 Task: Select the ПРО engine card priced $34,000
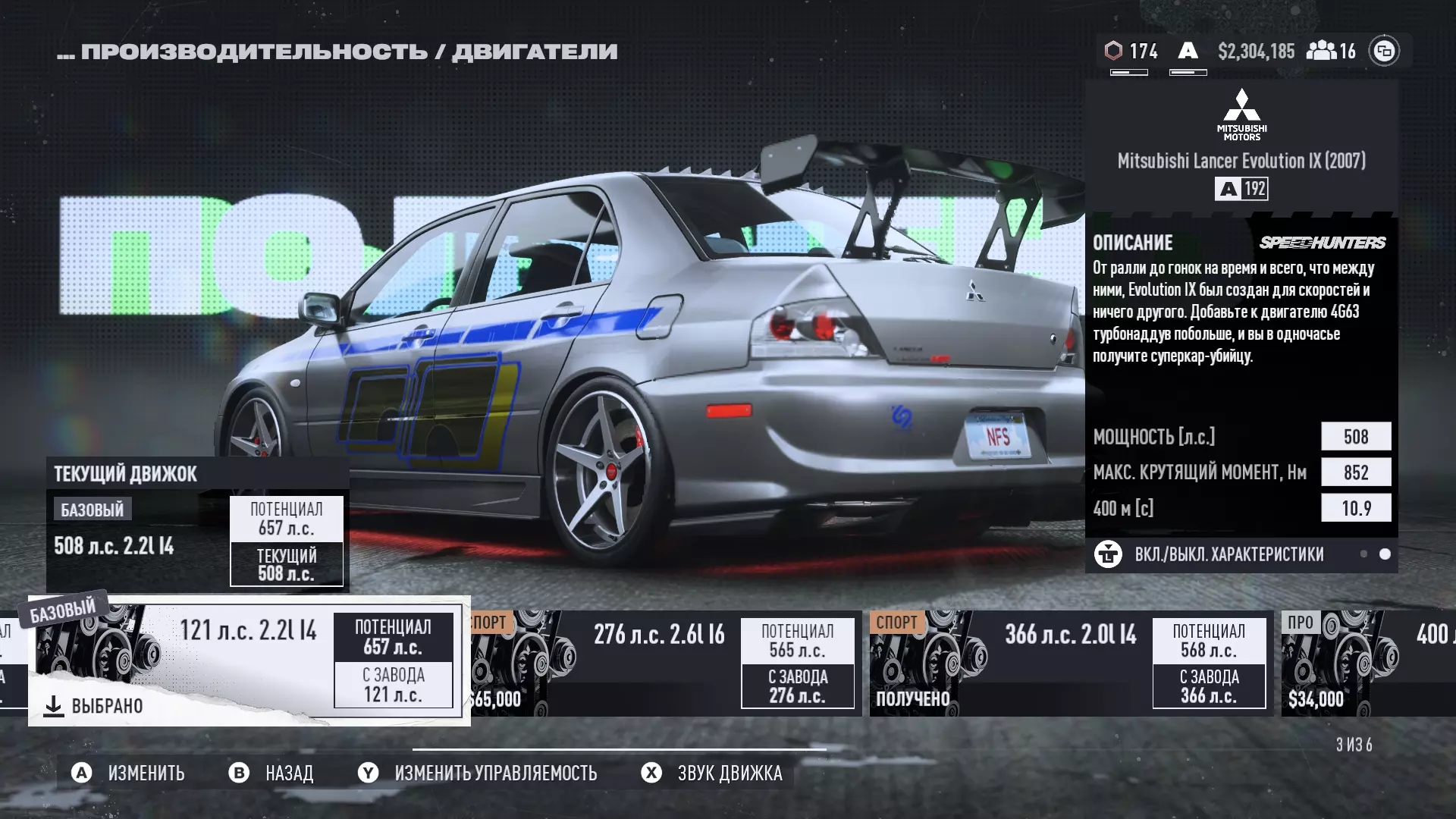coord(1365,664)
